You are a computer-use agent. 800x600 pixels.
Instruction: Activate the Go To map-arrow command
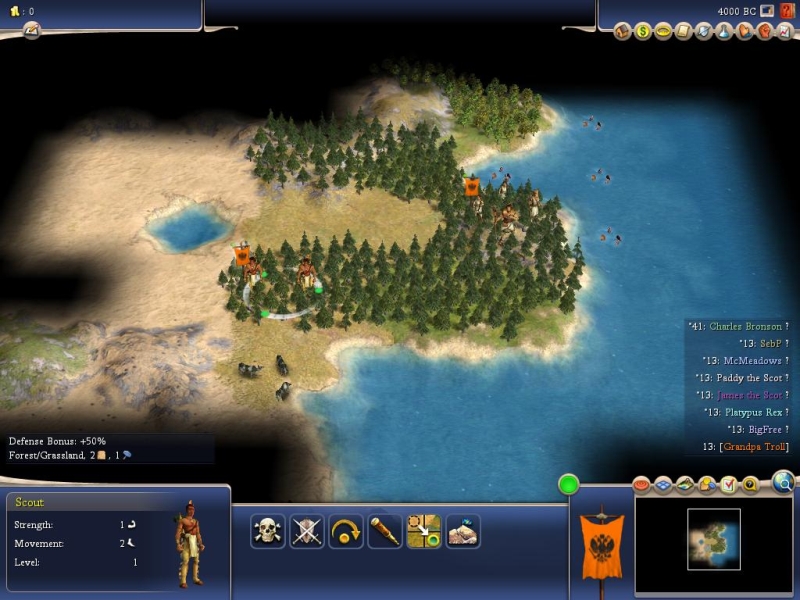pos(424,531)
